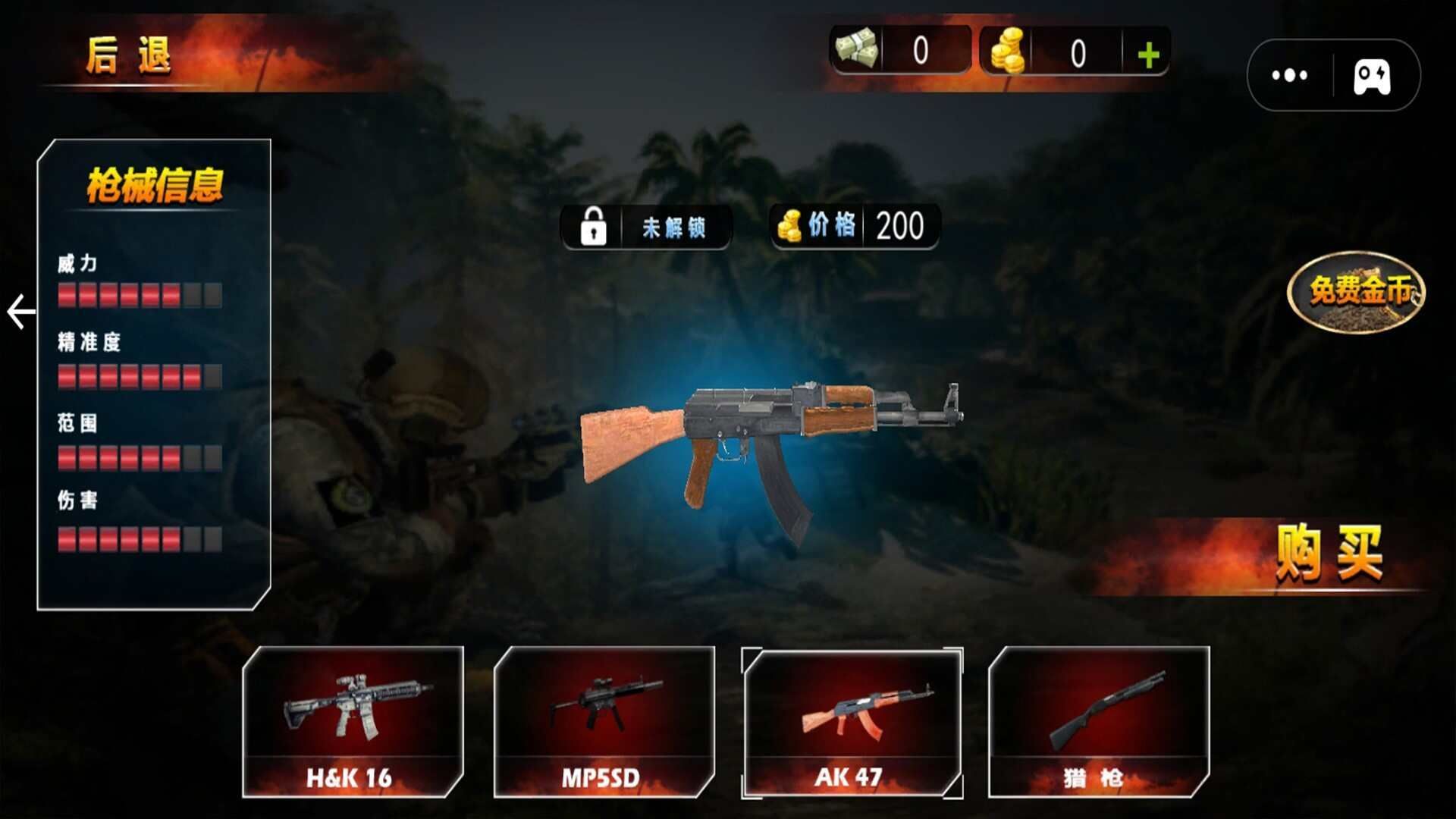
Task: Go back with the 后退 button
Action: [x=129, y=56]
